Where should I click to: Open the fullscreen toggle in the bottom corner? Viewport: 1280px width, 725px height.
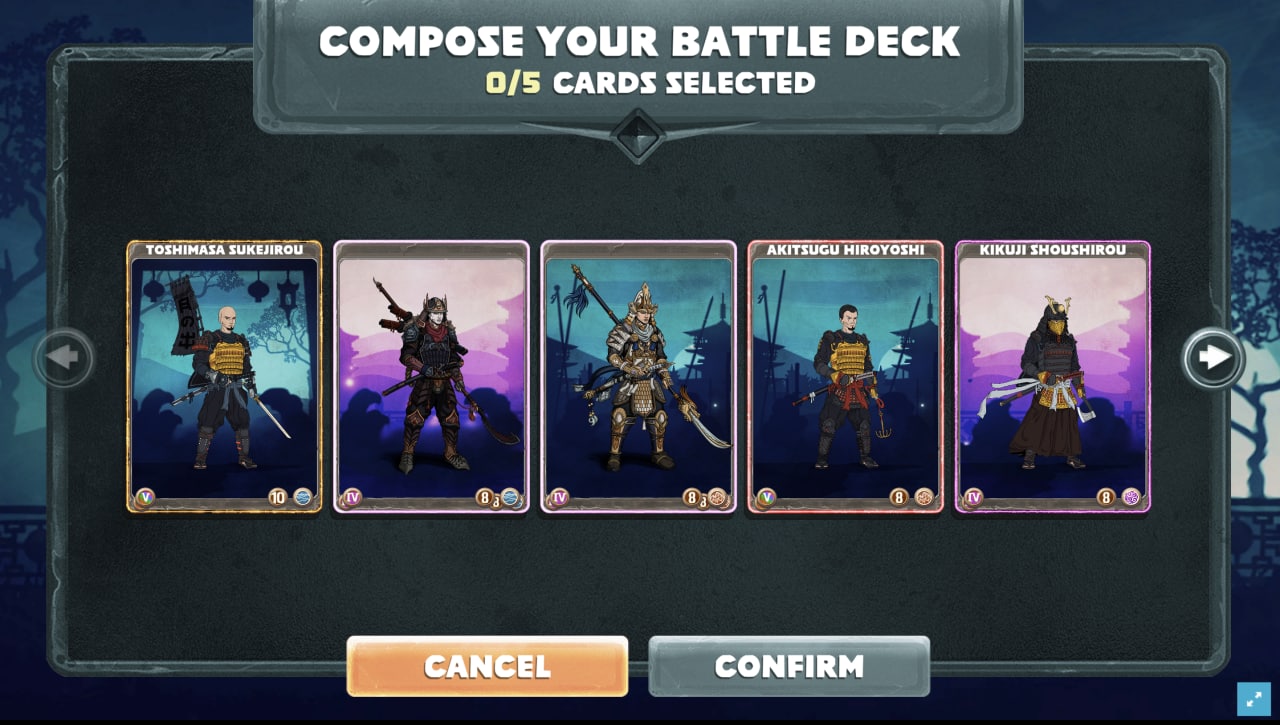[x=1255, y=698]
